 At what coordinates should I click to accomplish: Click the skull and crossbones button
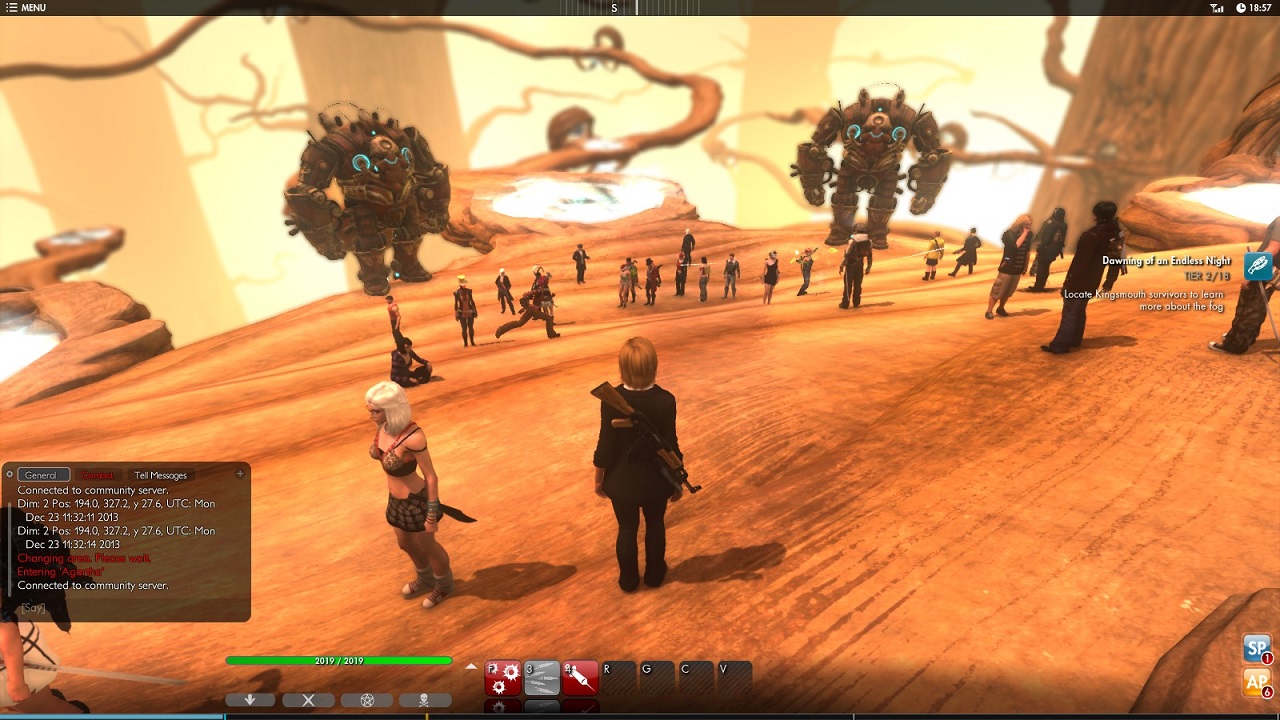[x=424, y=700]
